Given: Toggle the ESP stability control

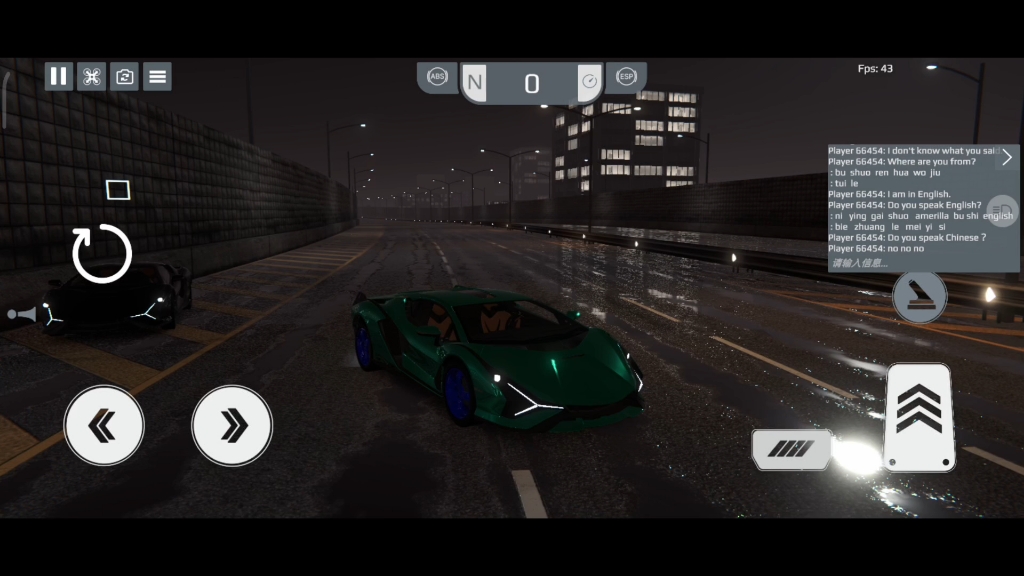Looking at the screenshot, I should [626, 77].
